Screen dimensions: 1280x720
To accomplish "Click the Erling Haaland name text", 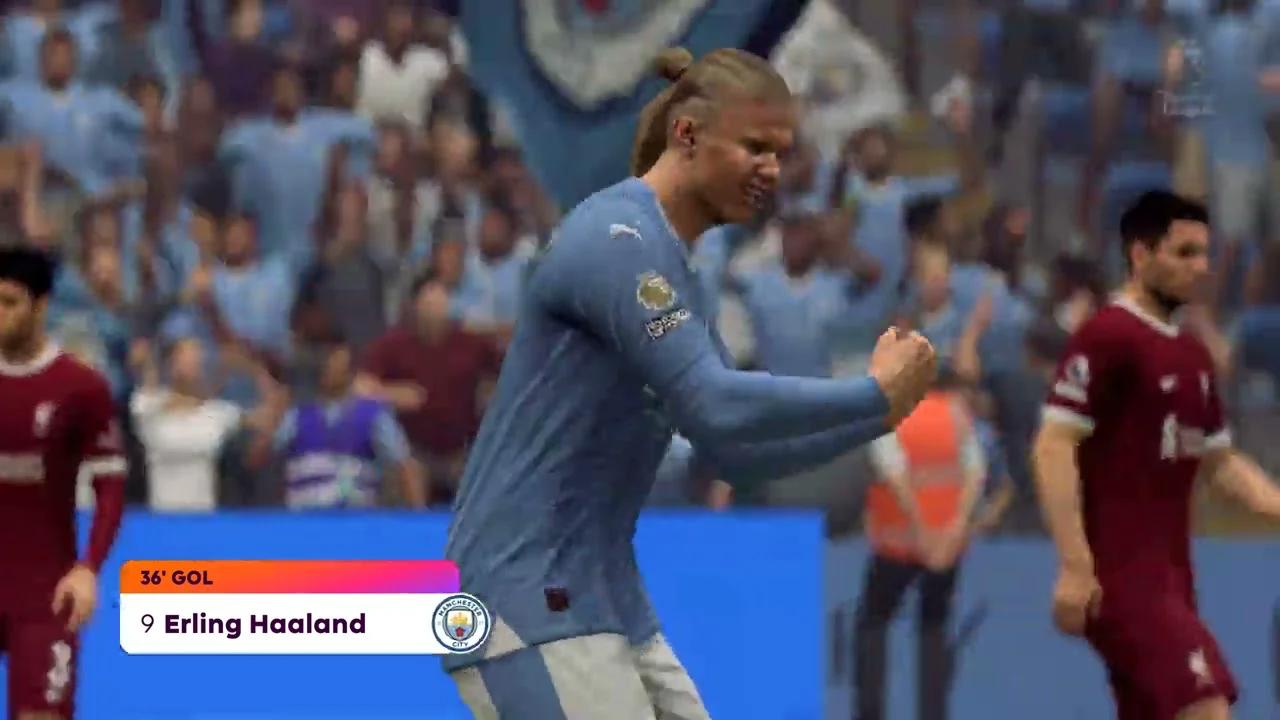I will click(265, 624).
